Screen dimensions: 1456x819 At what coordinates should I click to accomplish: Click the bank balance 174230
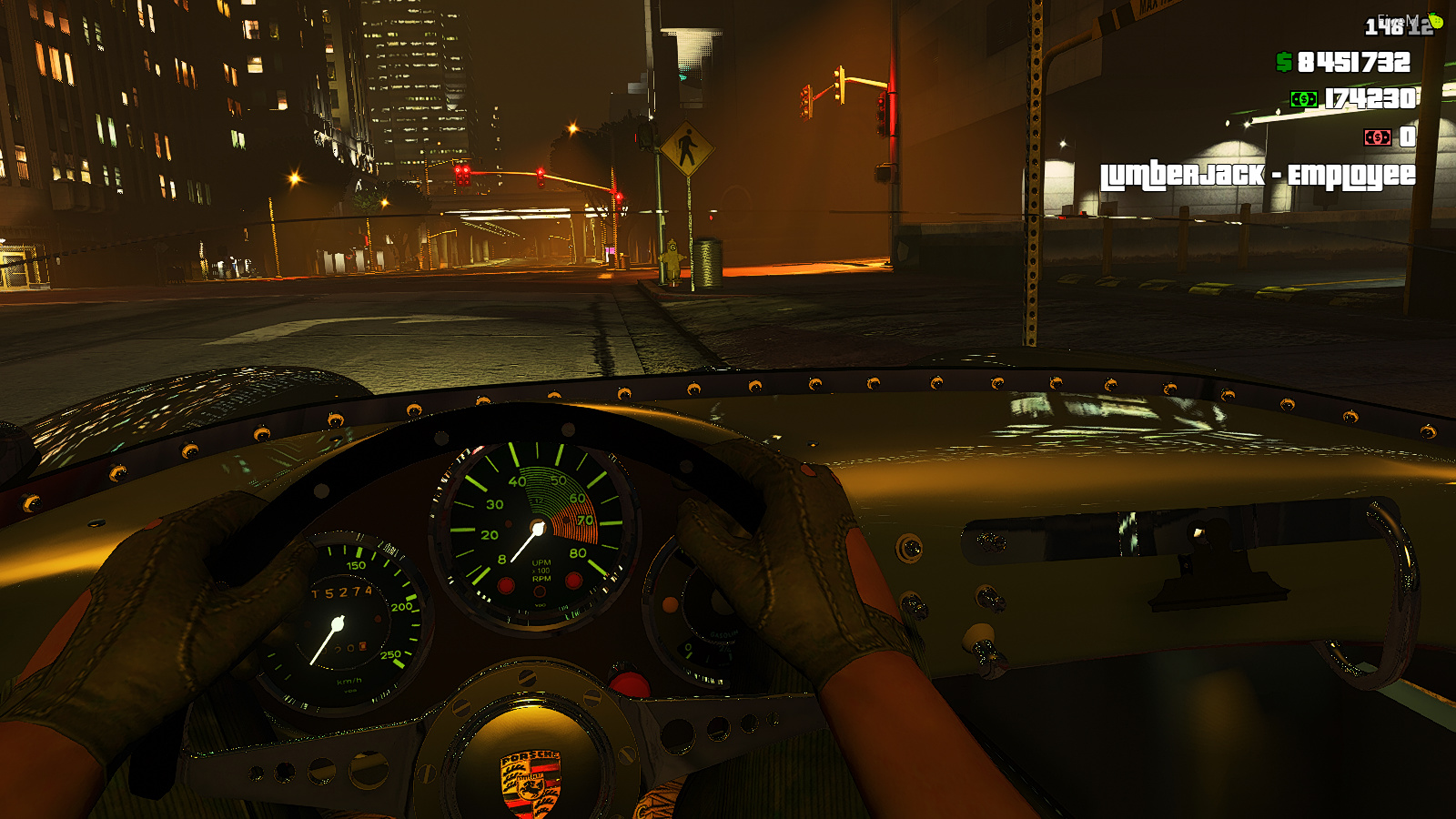pyautogui.click(x=1370, y=99)
